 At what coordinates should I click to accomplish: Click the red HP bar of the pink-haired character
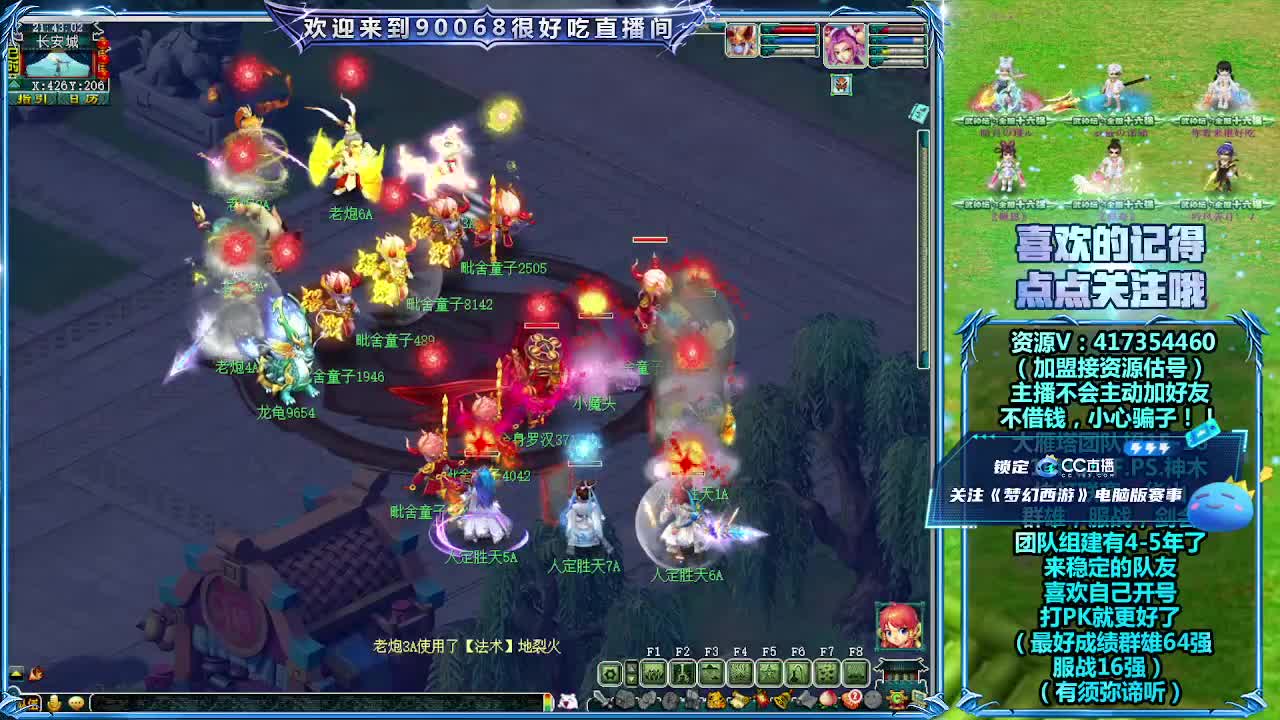coord(897,29)
